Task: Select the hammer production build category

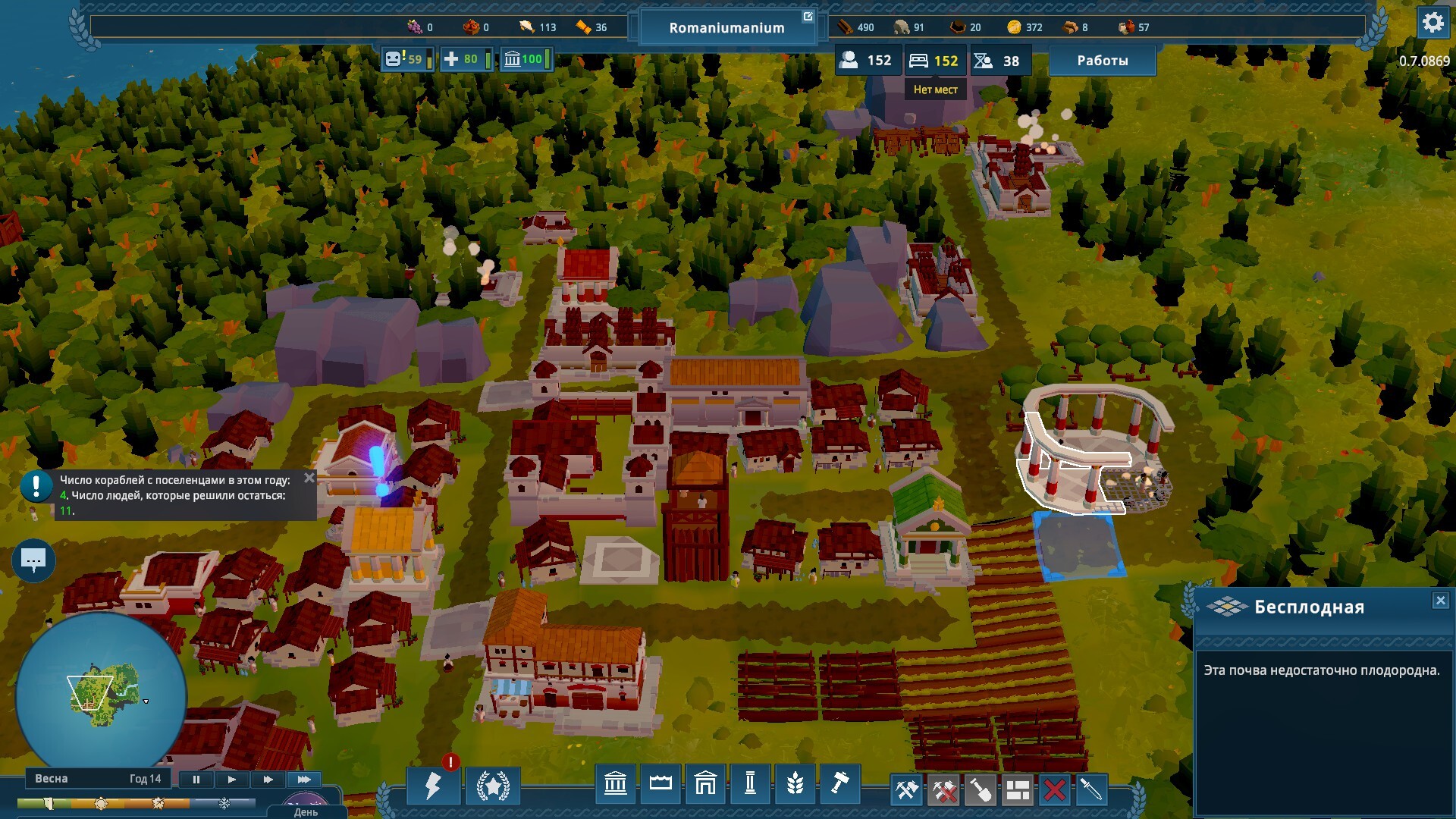Action: 839,783
